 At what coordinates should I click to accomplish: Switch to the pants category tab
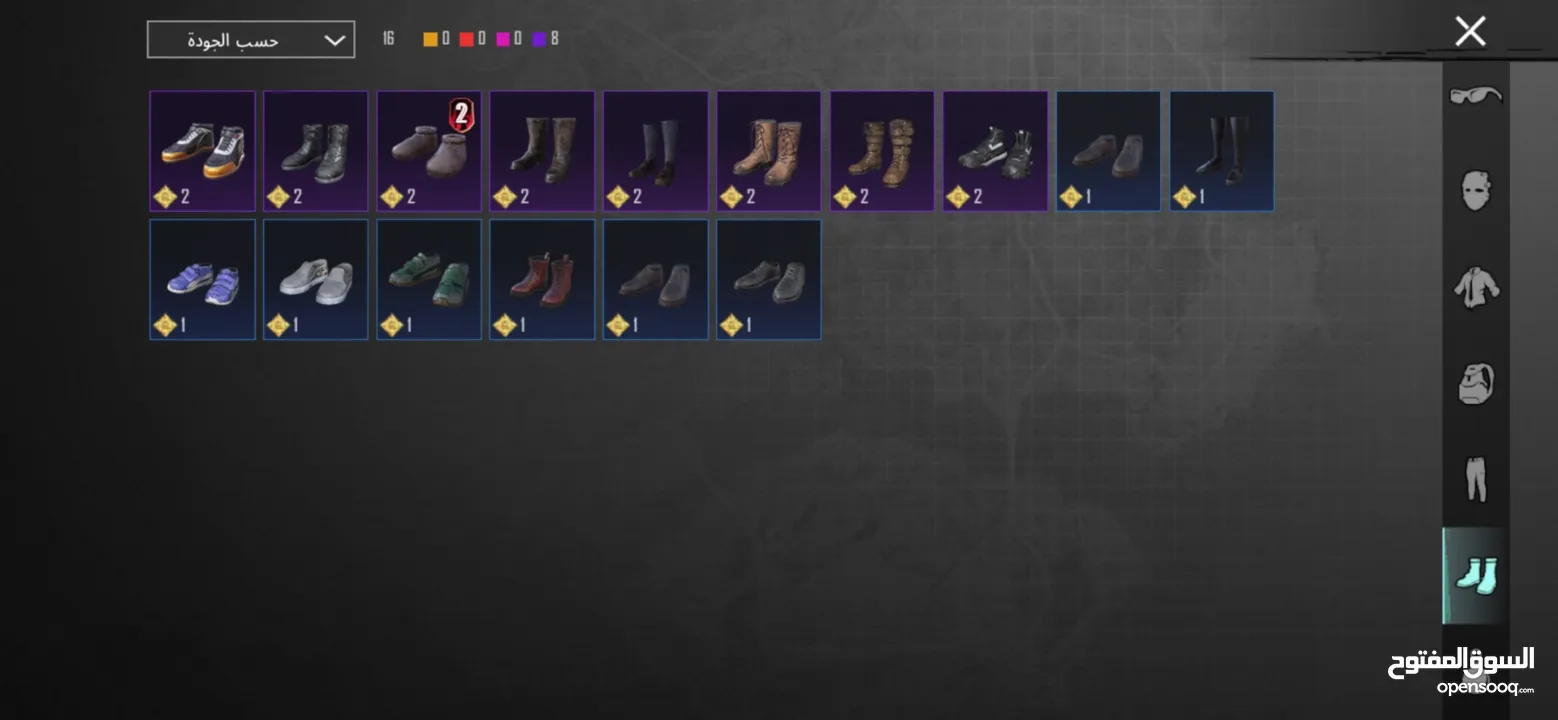(x=1476, y=479)
